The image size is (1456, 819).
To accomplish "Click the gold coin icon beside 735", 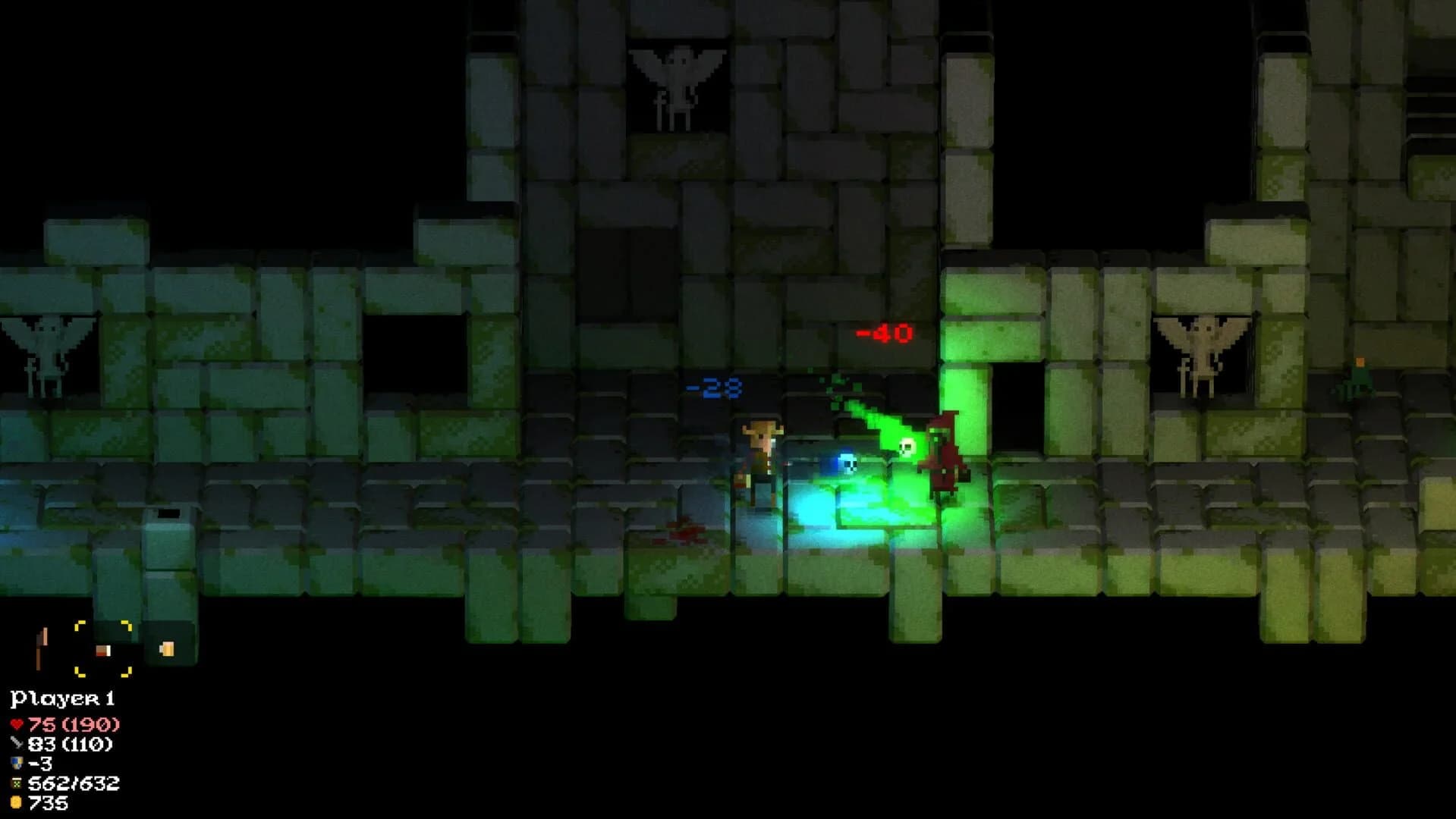I will (16, 802).
